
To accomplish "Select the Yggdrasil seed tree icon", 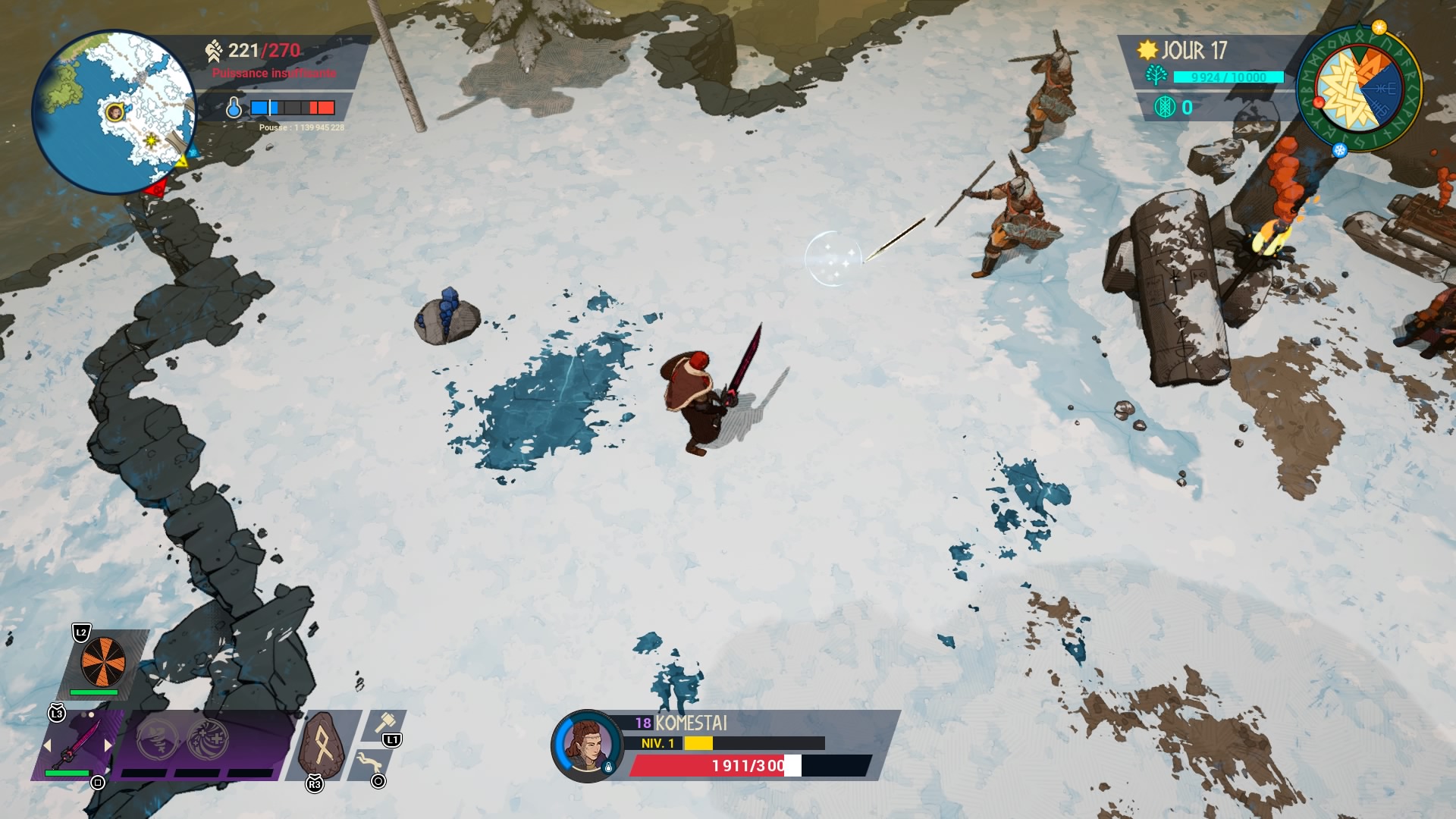I will pos(1156,76).
